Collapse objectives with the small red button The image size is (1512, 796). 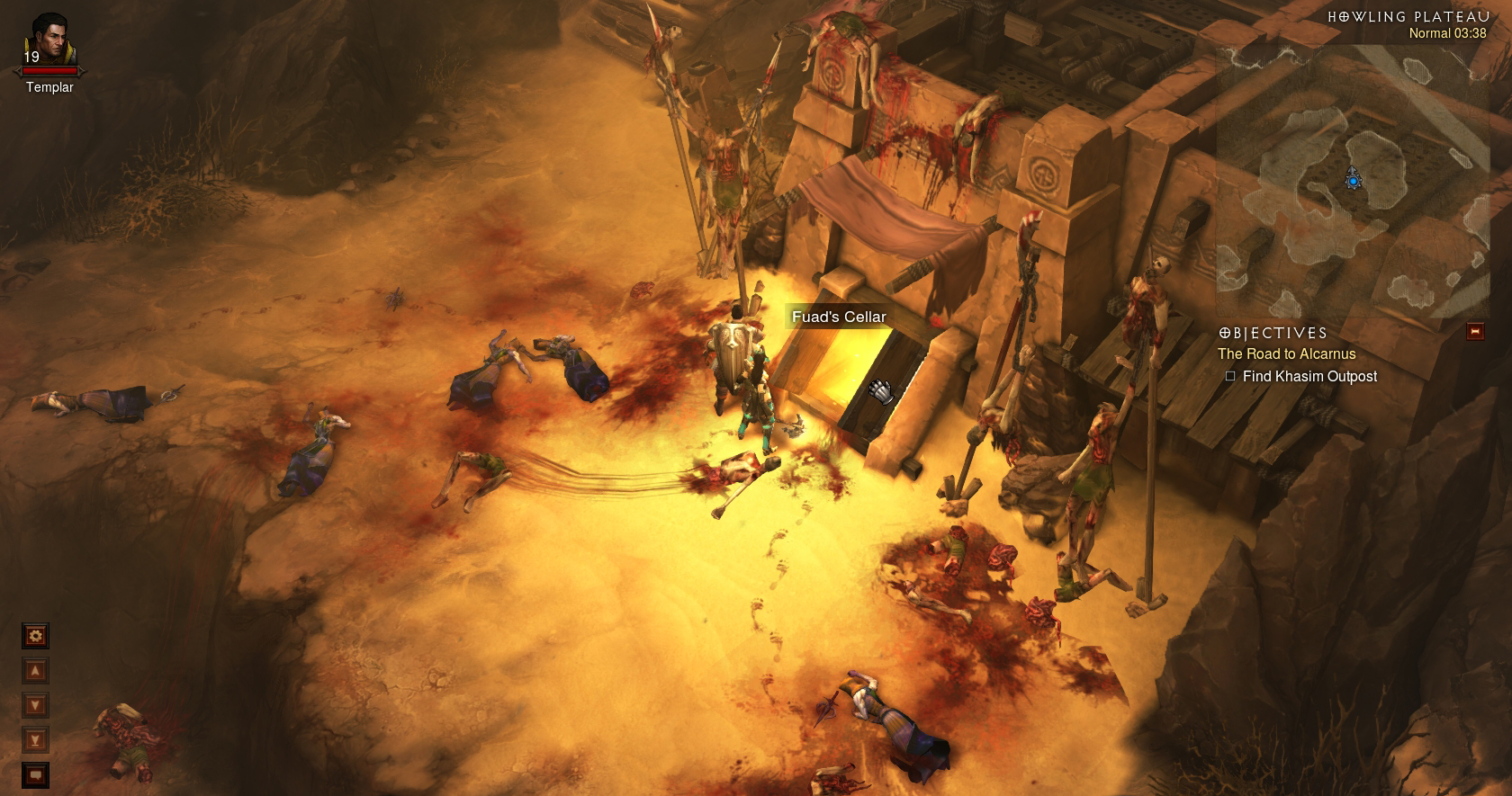(x=1474, y=332)
